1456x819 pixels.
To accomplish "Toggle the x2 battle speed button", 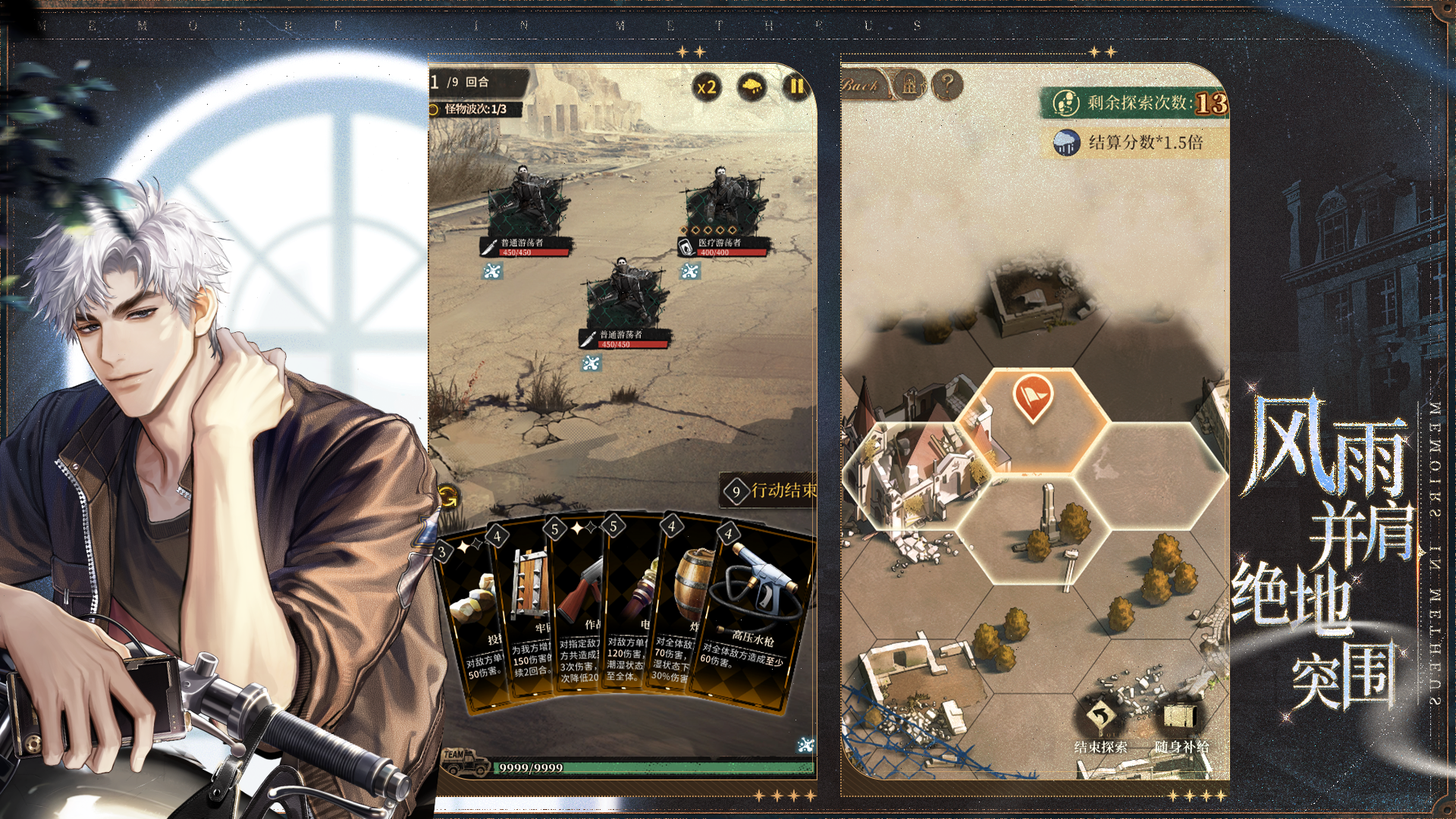I will pyautogui.click(x=707, y=88).
